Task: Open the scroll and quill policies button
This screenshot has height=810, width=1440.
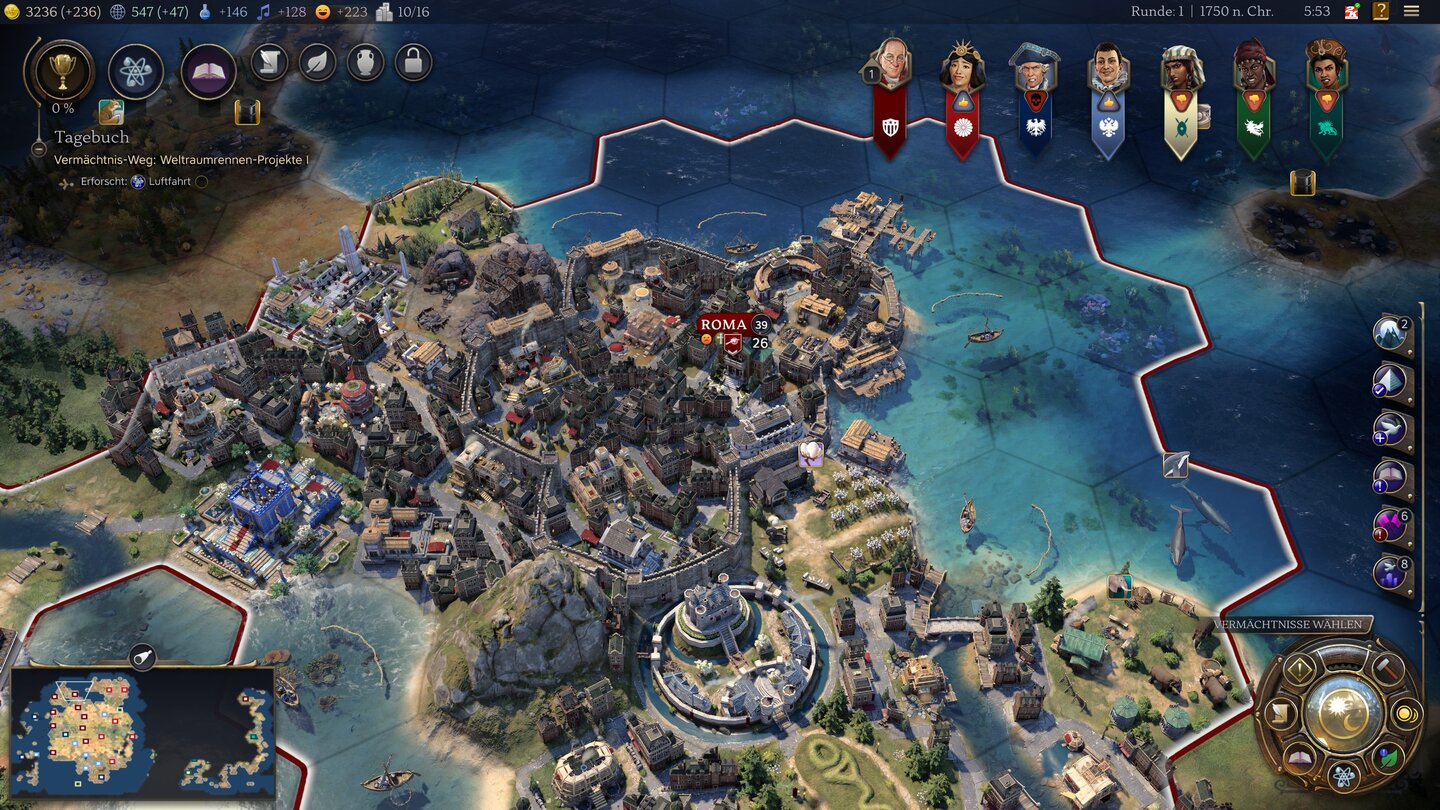Action: [x=269, y=63]
